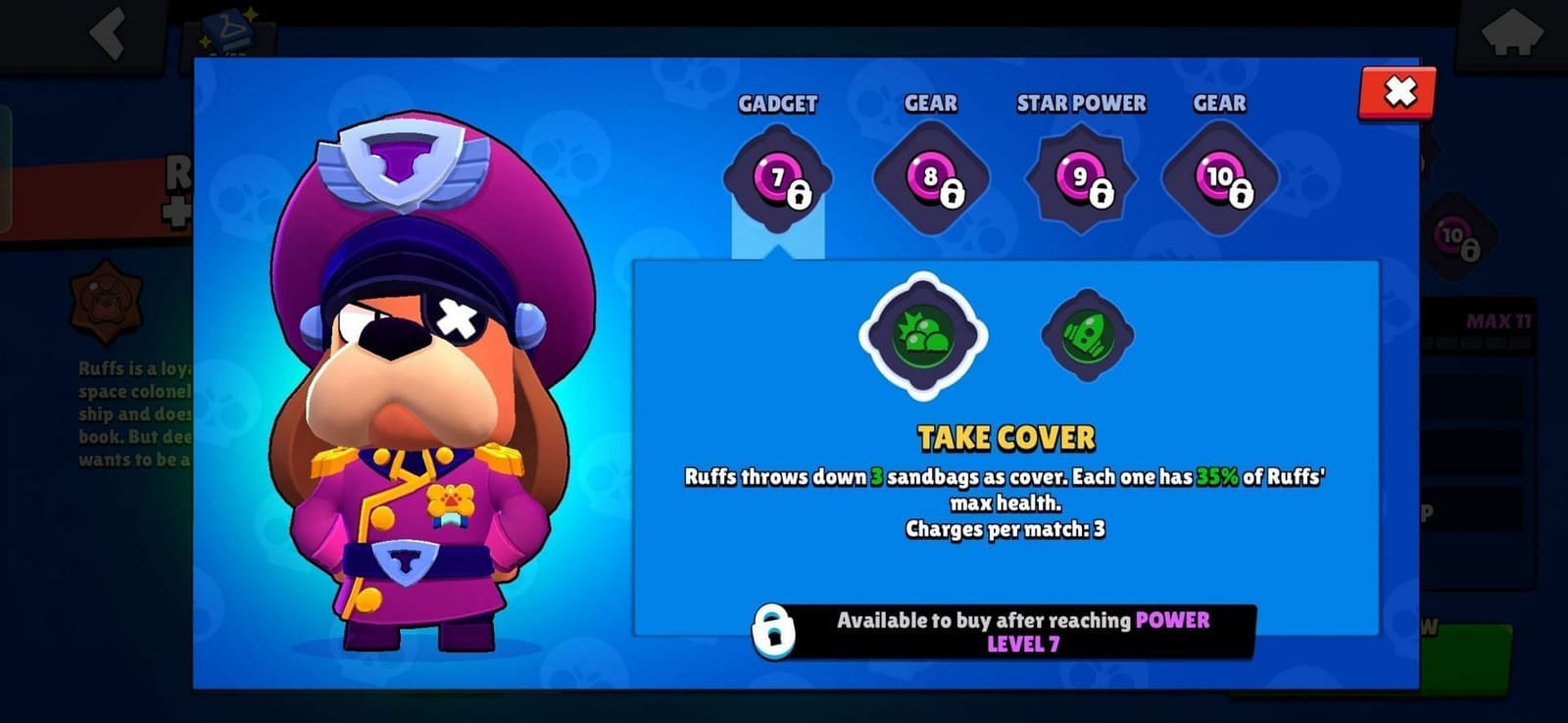Open the GADGET column header

pos(779,103)
